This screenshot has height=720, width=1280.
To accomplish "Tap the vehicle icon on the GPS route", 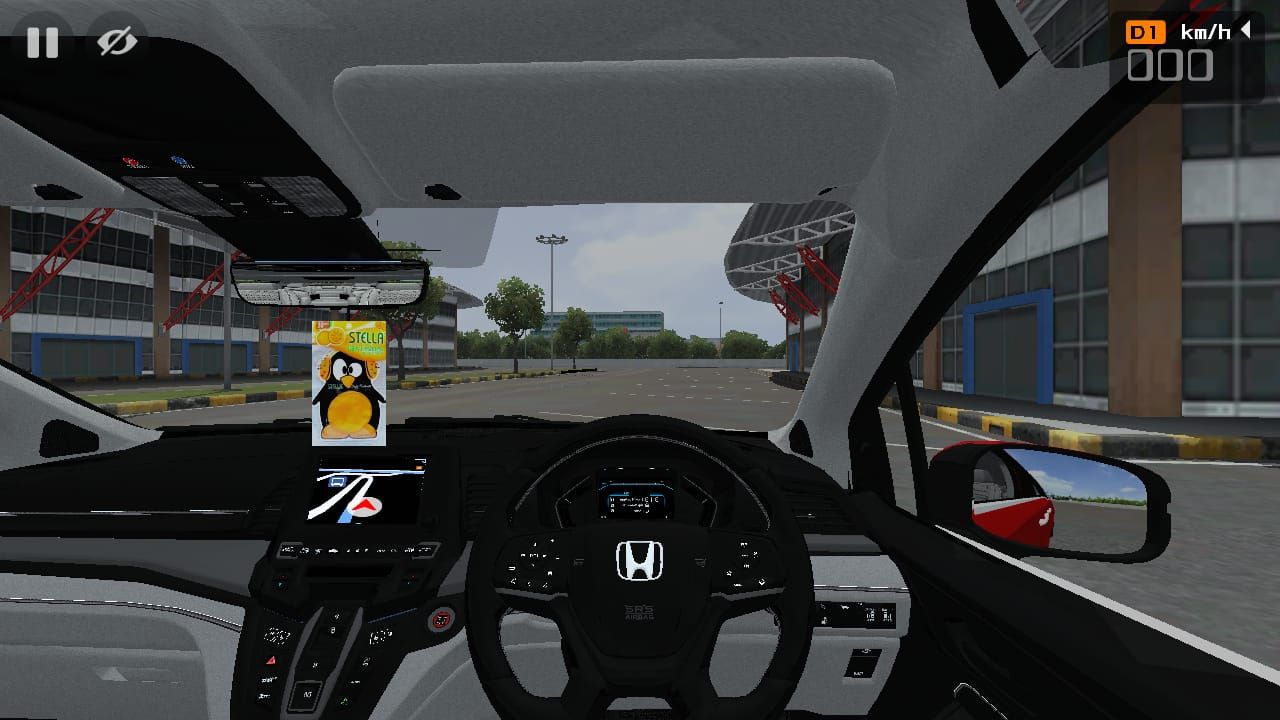I will tap(338, 481).
